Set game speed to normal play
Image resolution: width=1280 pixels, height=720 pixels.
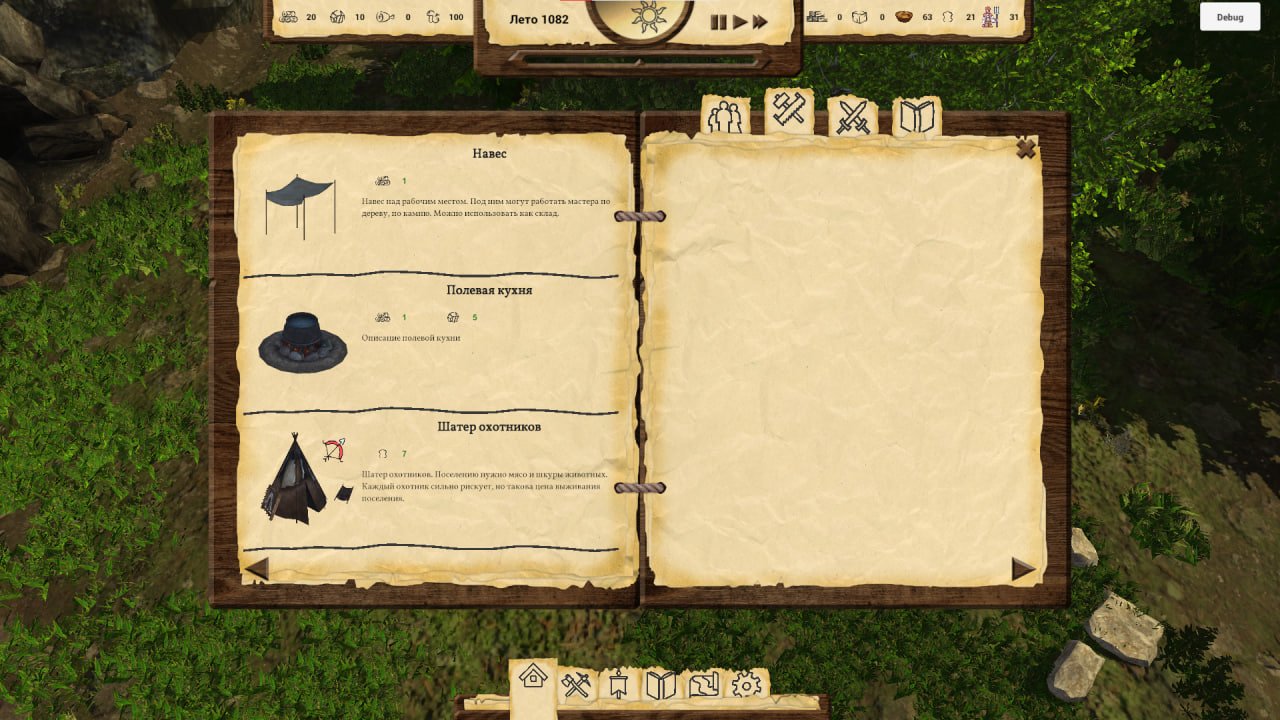pyautogui.click(x=740, y=22)
